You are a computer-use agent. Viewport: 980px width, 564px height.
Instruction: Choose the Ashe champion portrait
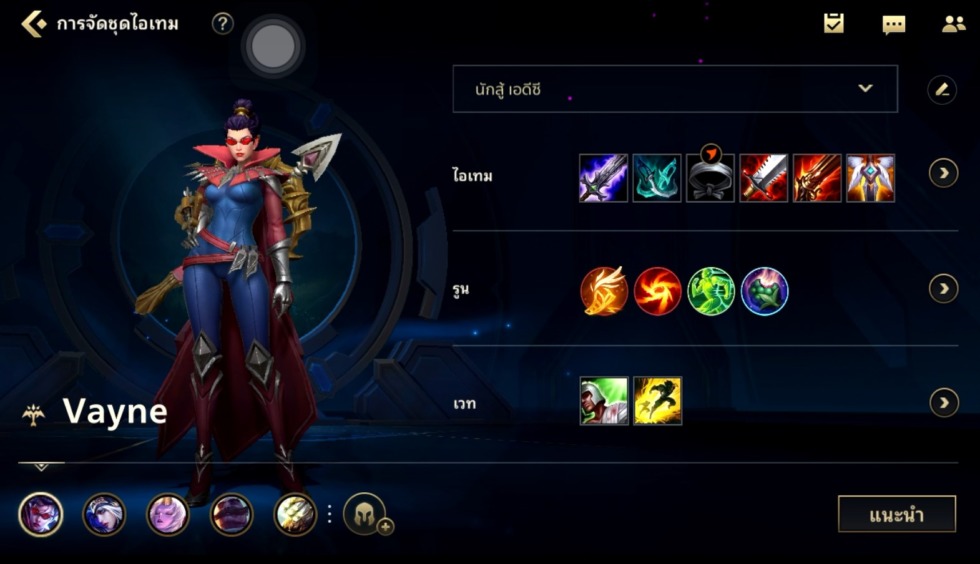104,515
